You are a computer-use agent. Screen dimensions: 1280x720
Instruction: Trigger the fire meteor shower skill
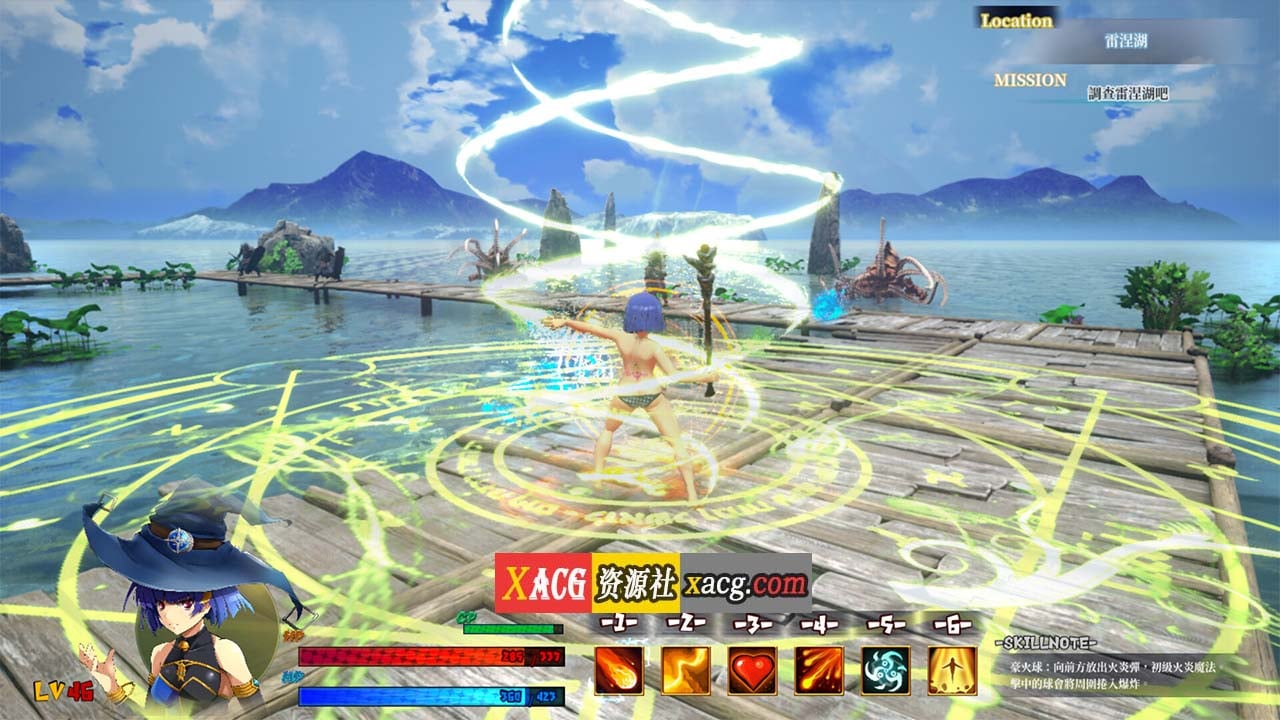coord(819,670)
